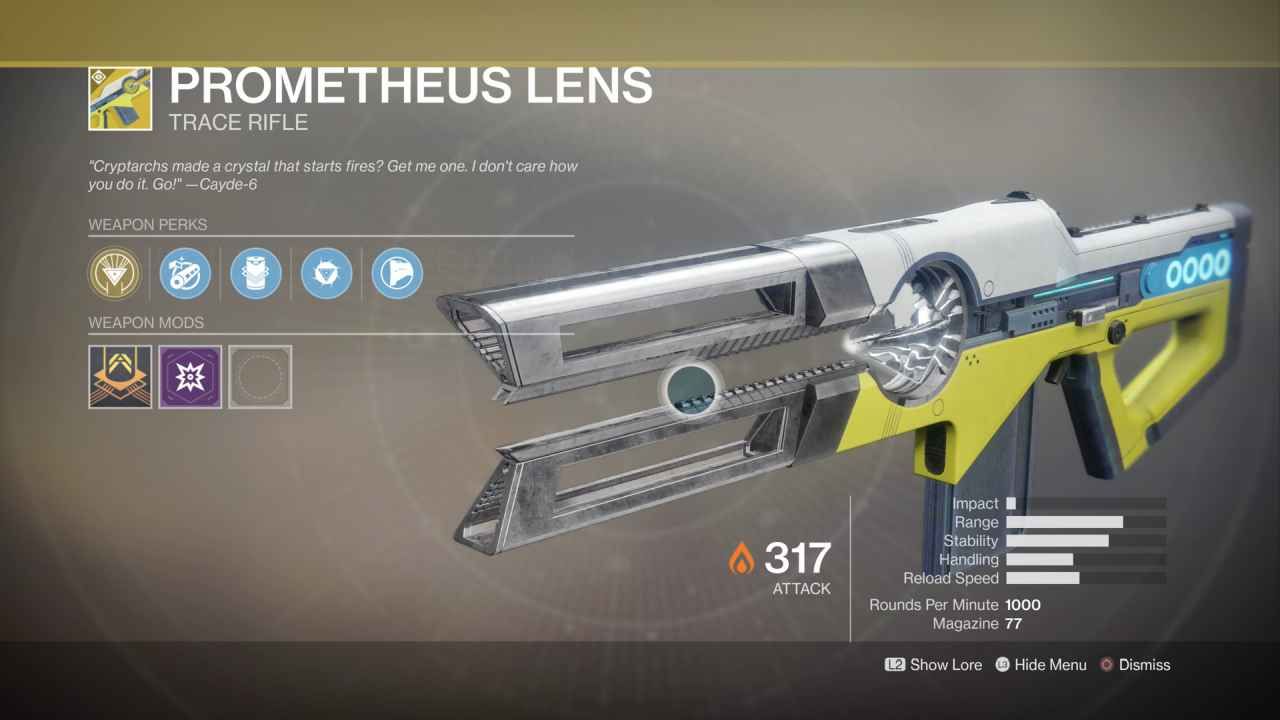This screenshot has height=720, width=1280.
Task: Click the Impact stat bar
Action: pyautogui.click(x=1012, y=503)
